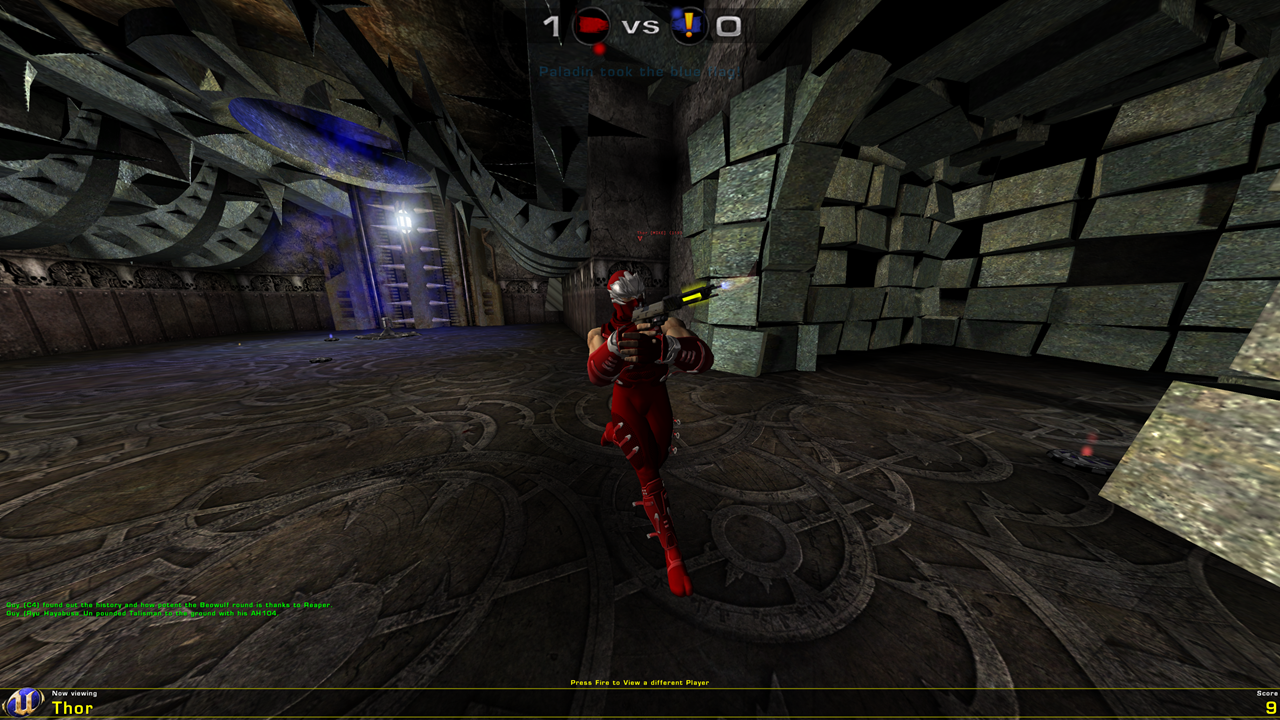This screenshot has height=720, width=1280.
Task: Click the 'vs' separator in the scoreboard
Action: click(x=641, y=28)
